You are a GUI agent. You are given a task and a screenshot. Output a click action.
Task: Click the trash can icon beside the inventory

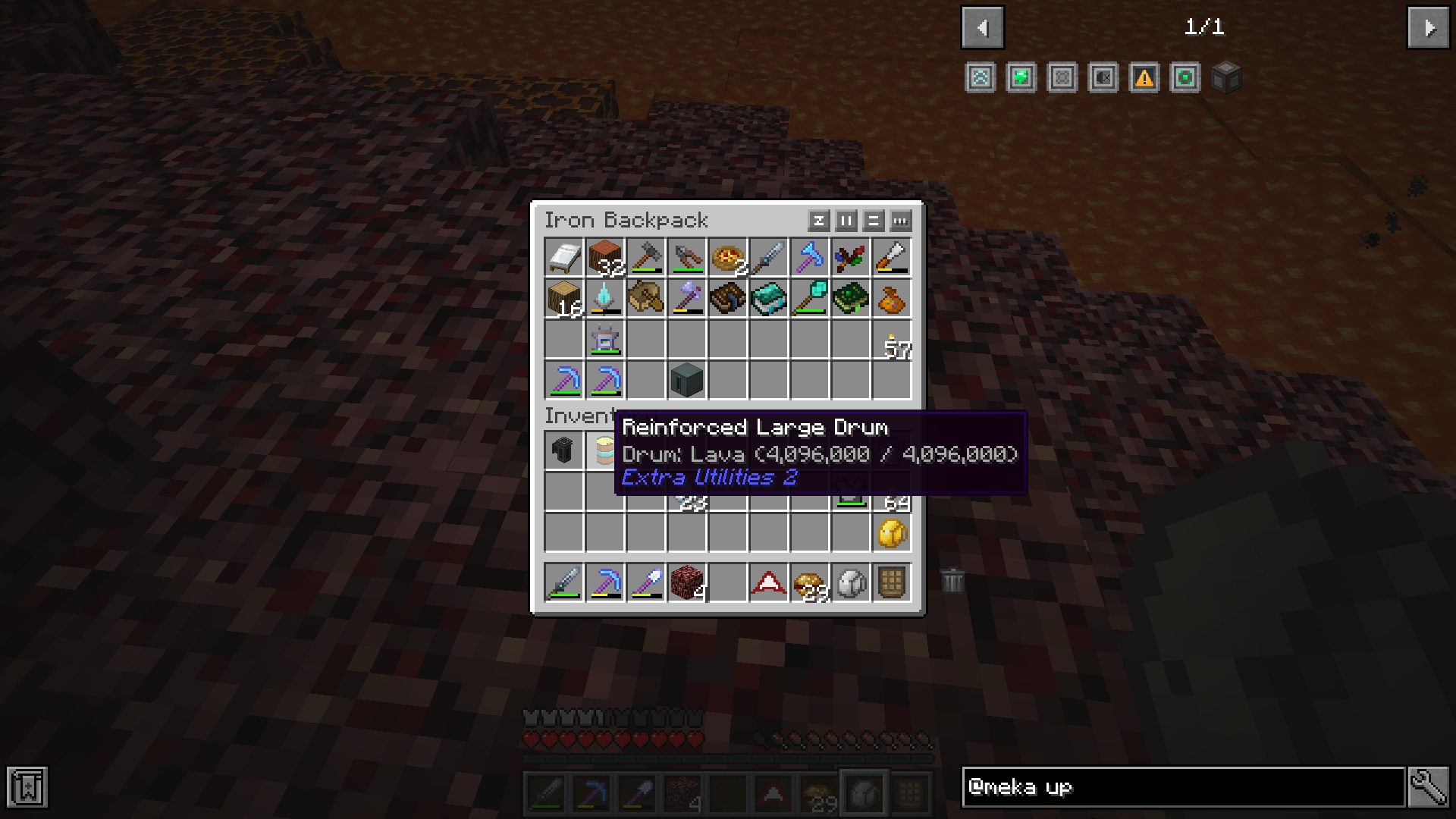[x=953, y=581]
